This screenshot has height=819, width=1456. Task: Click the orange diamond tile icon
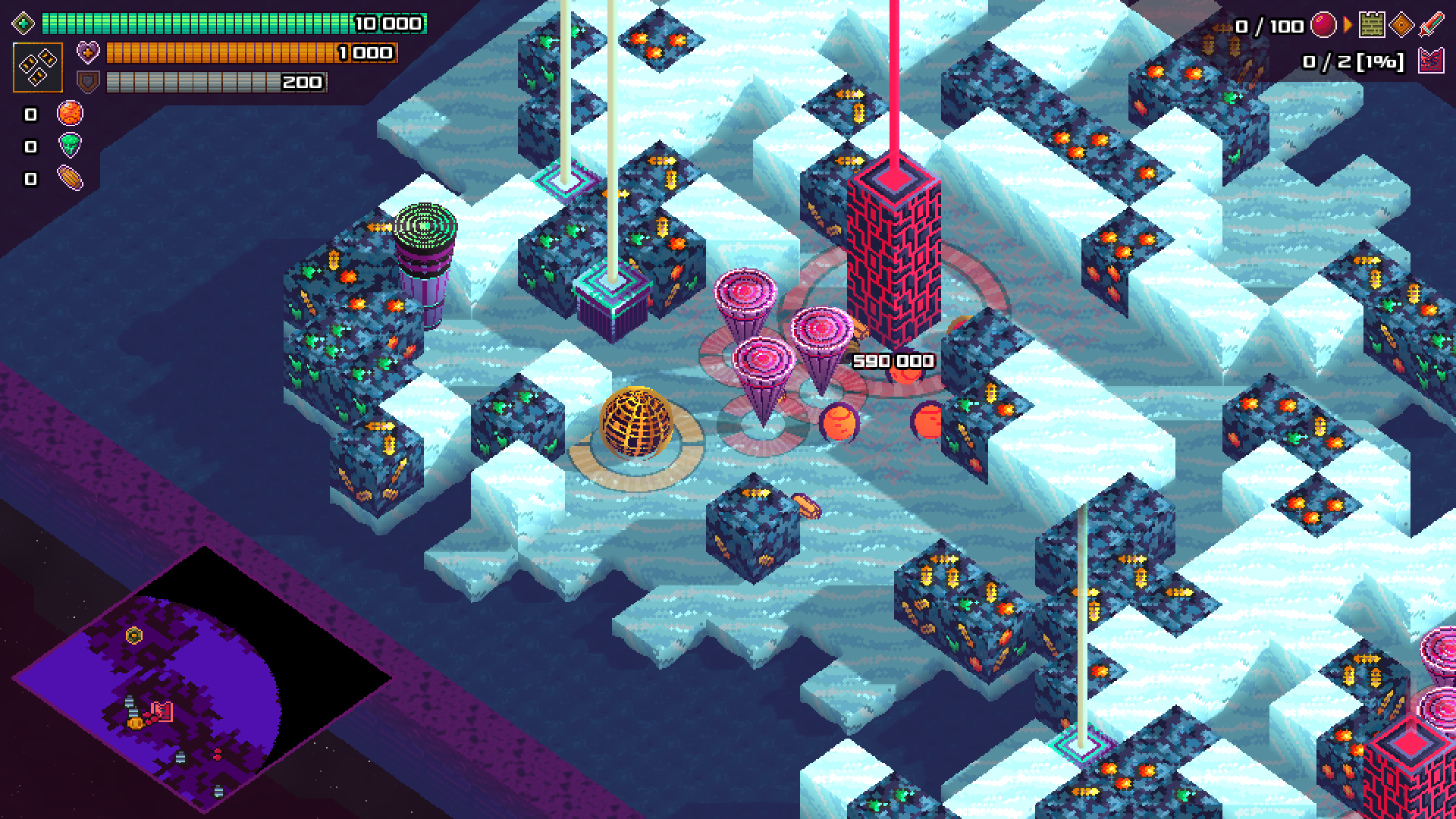click(1401, 25)
